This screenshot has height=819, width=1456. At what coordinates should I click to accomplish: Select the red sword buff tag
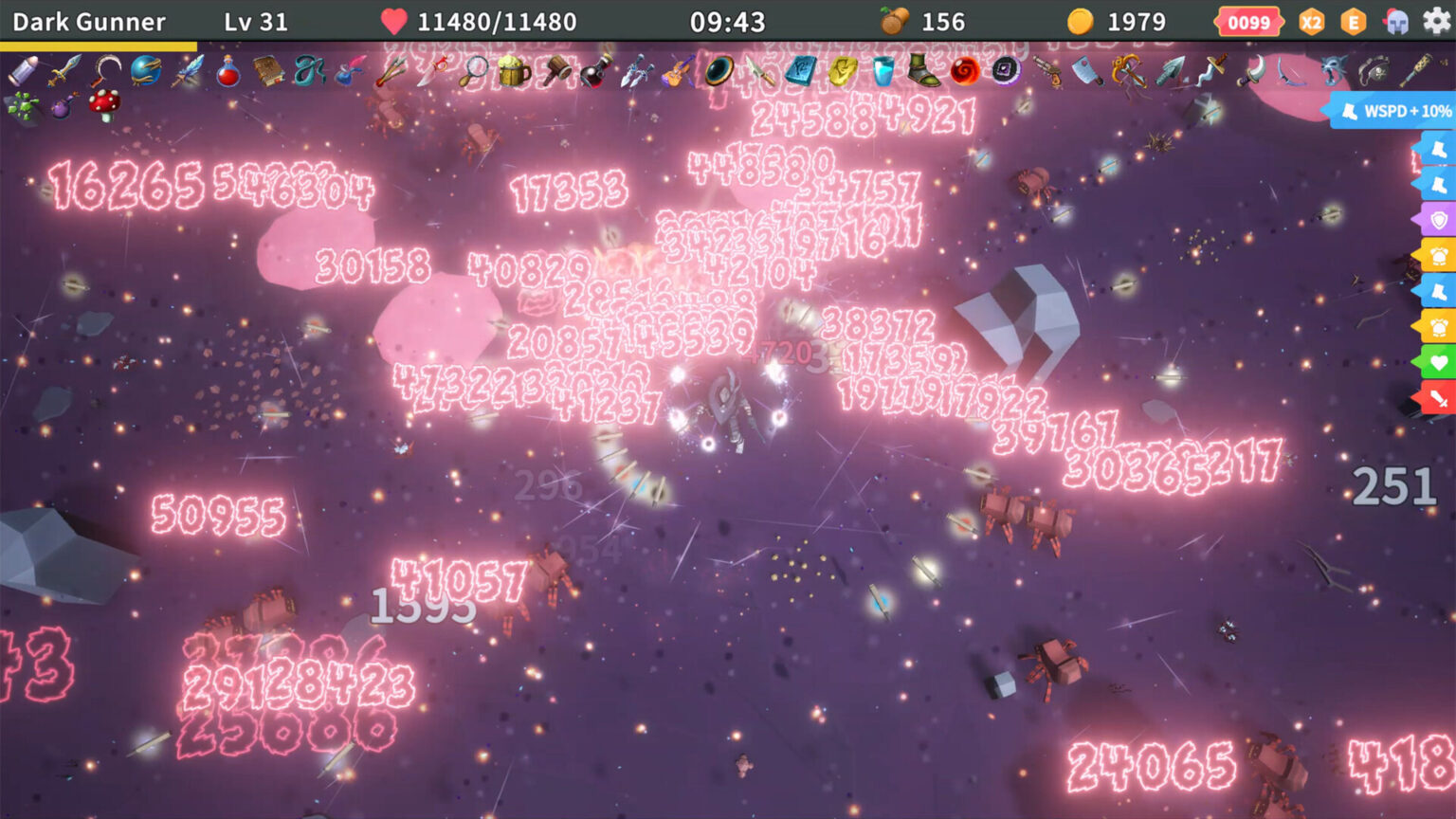click(x=1438, y=398)
